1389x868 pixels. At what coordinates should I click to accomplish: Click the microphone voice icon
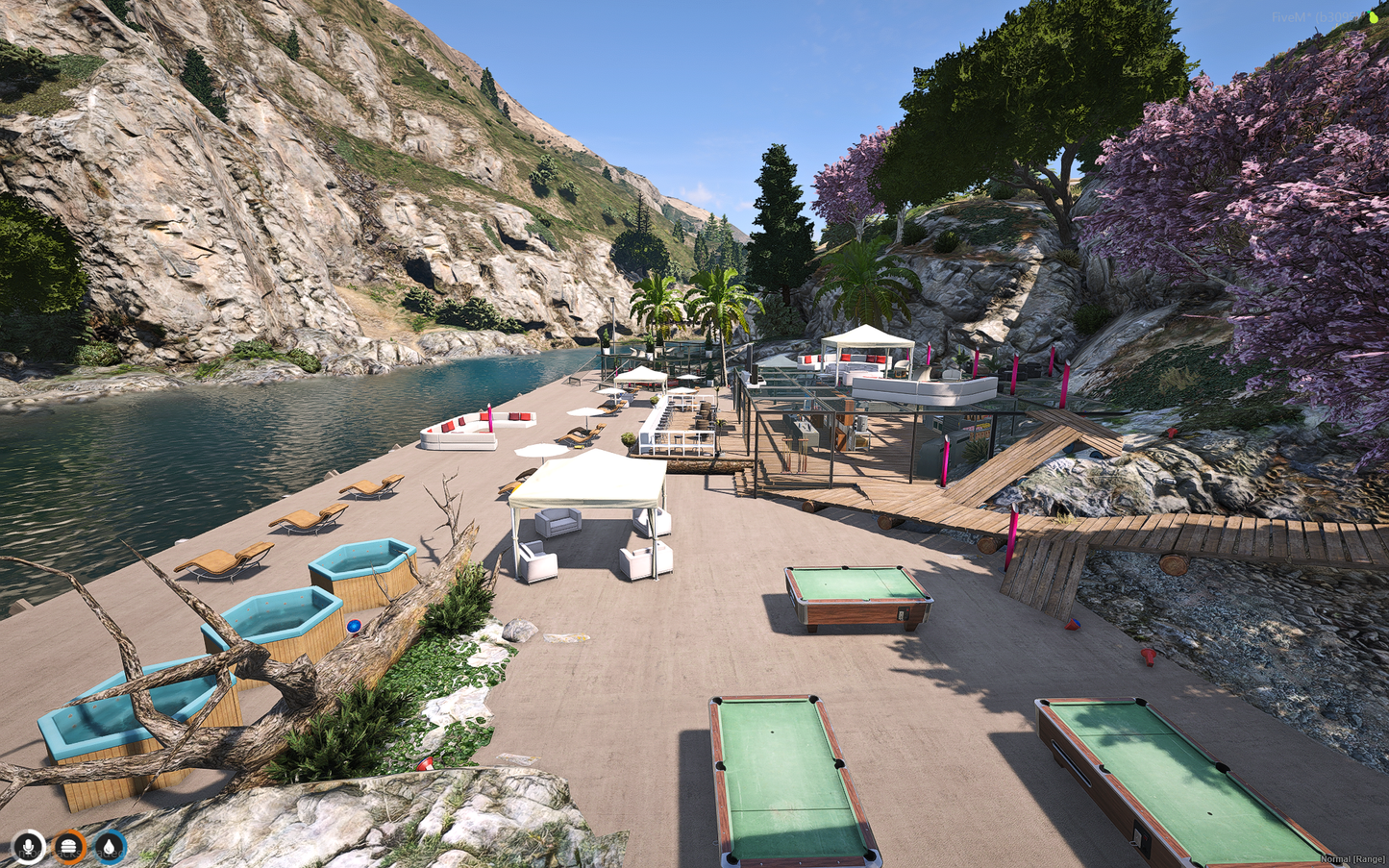[x=29, y=847]
